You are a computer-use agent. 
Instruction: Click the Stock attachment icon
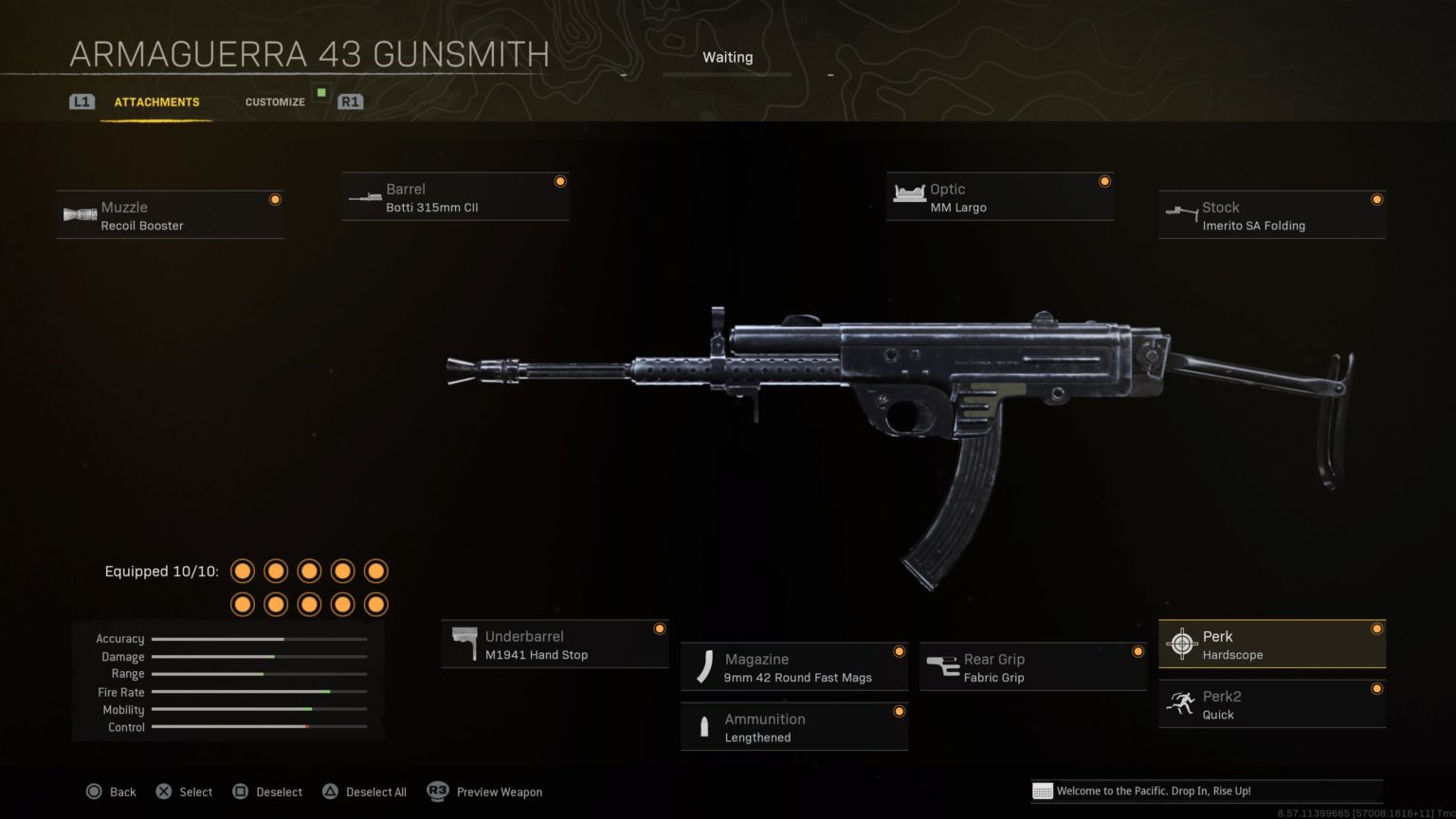1183,214
